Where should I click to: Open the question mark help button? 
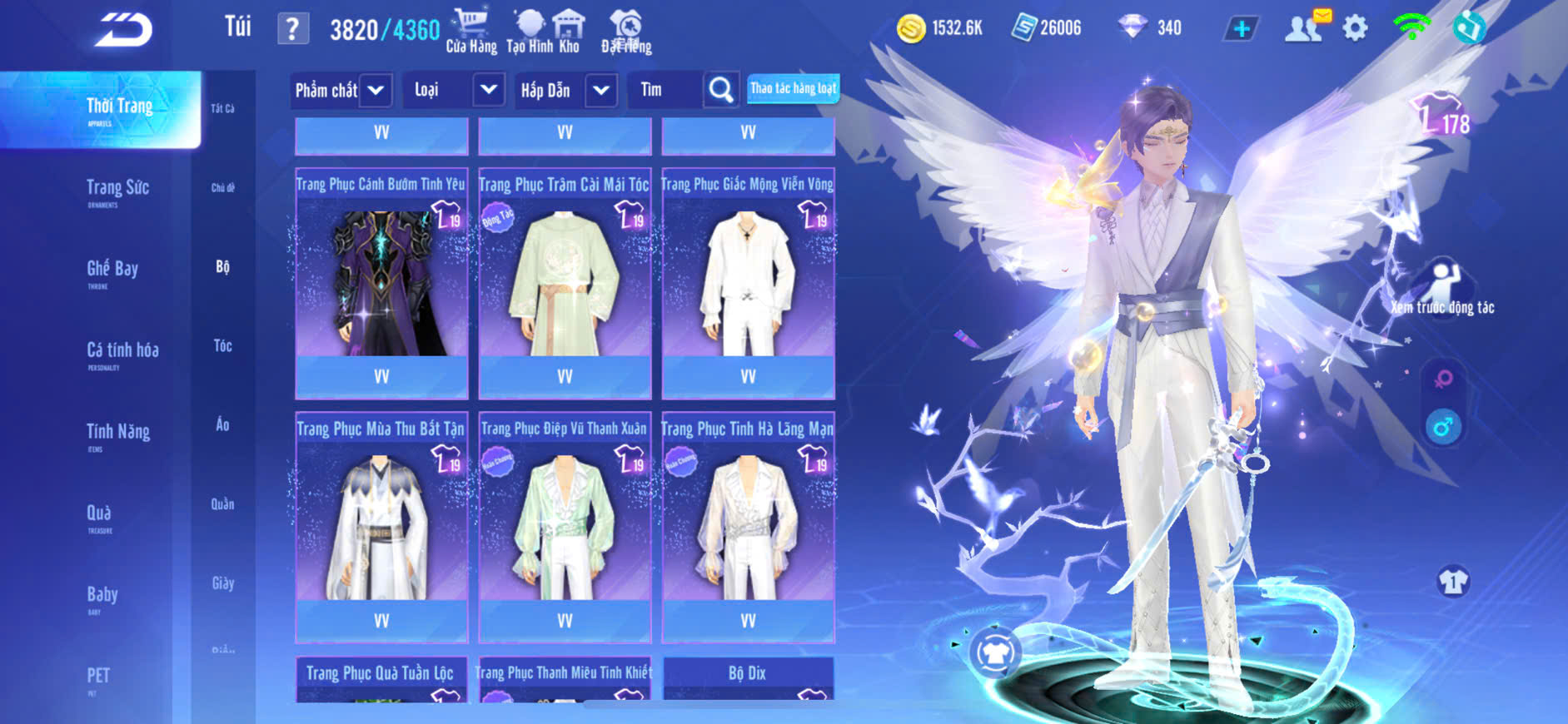(x=292, y=29)
